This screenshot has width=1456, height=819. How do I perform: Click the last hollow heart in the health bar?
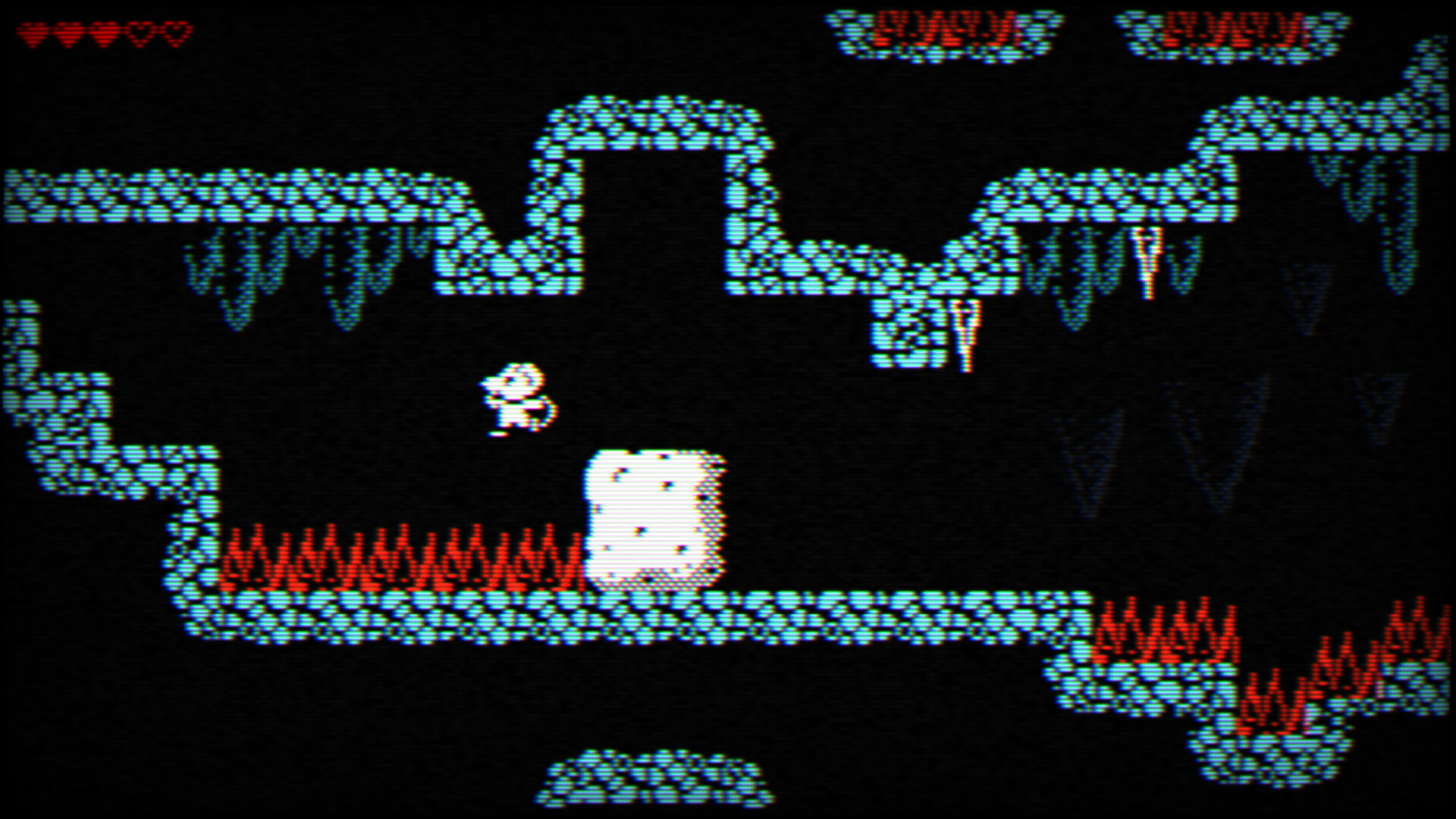(176, 33)
